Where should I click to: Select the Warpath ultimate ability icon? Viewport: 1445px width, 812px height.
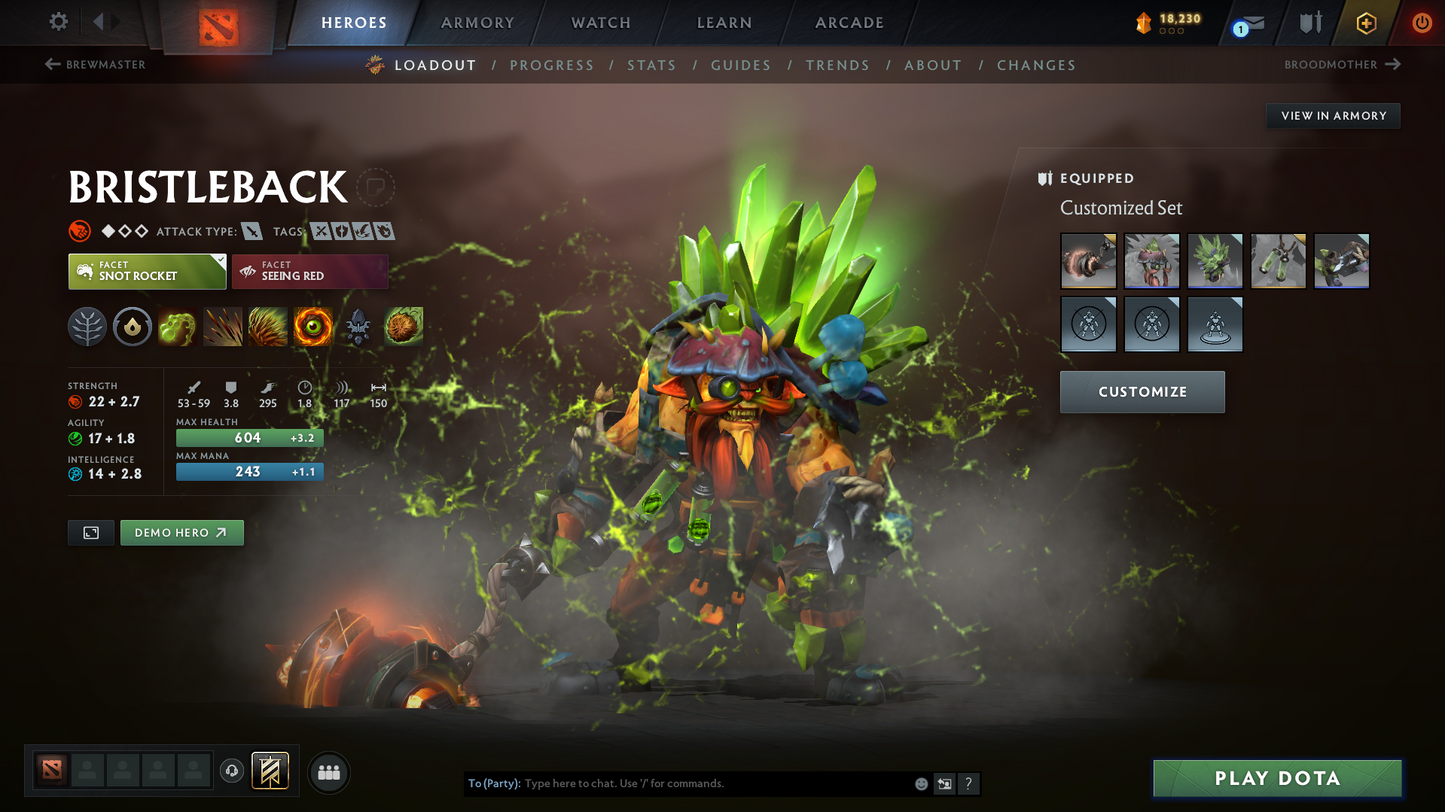tap(313, 326)
